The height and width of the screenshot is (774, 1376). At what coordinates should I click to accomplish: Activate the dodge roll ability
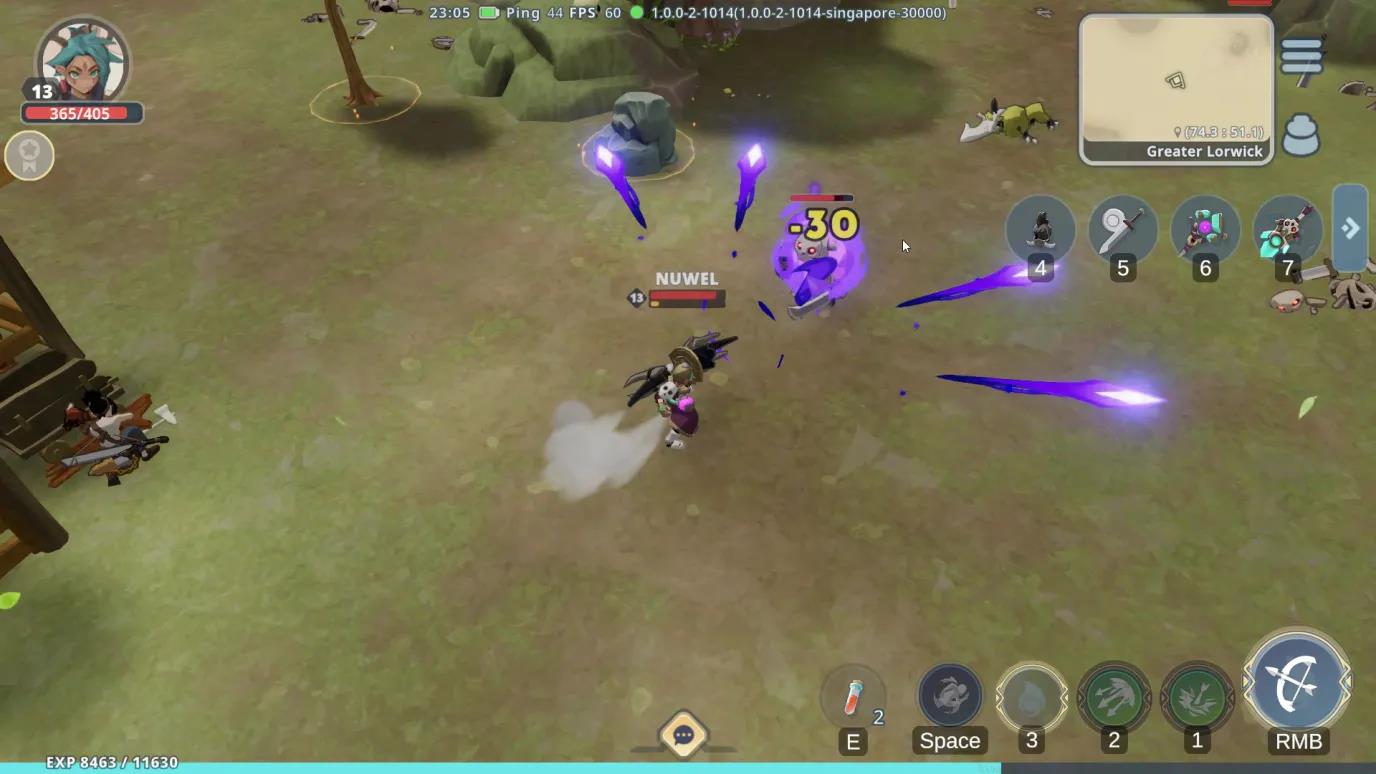point(950,695)
